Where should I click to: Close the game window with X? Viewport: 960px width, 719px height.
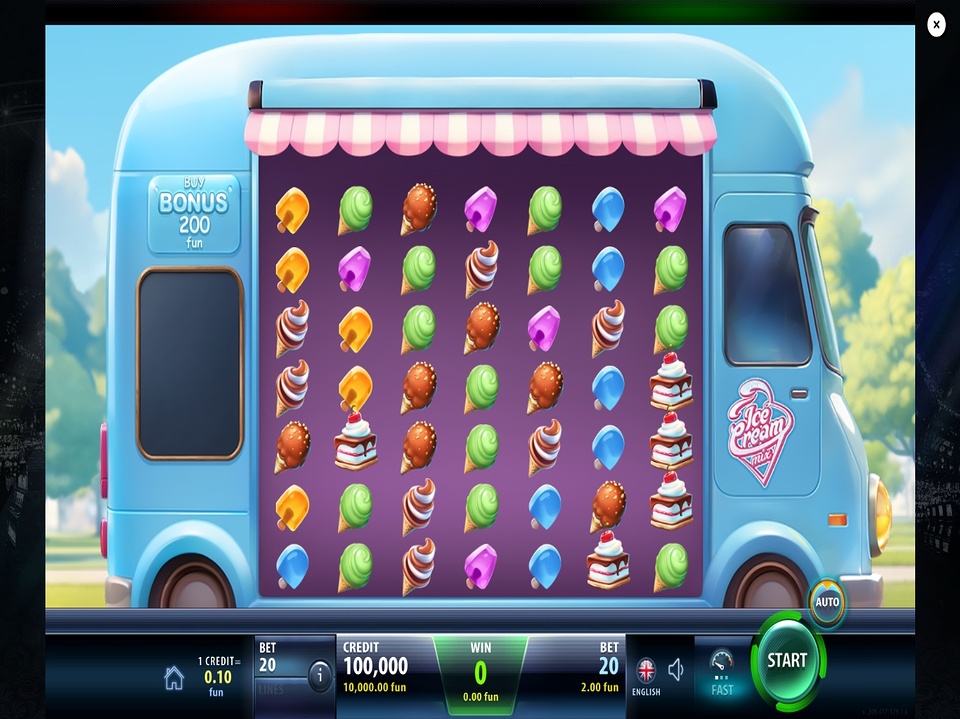936,25
